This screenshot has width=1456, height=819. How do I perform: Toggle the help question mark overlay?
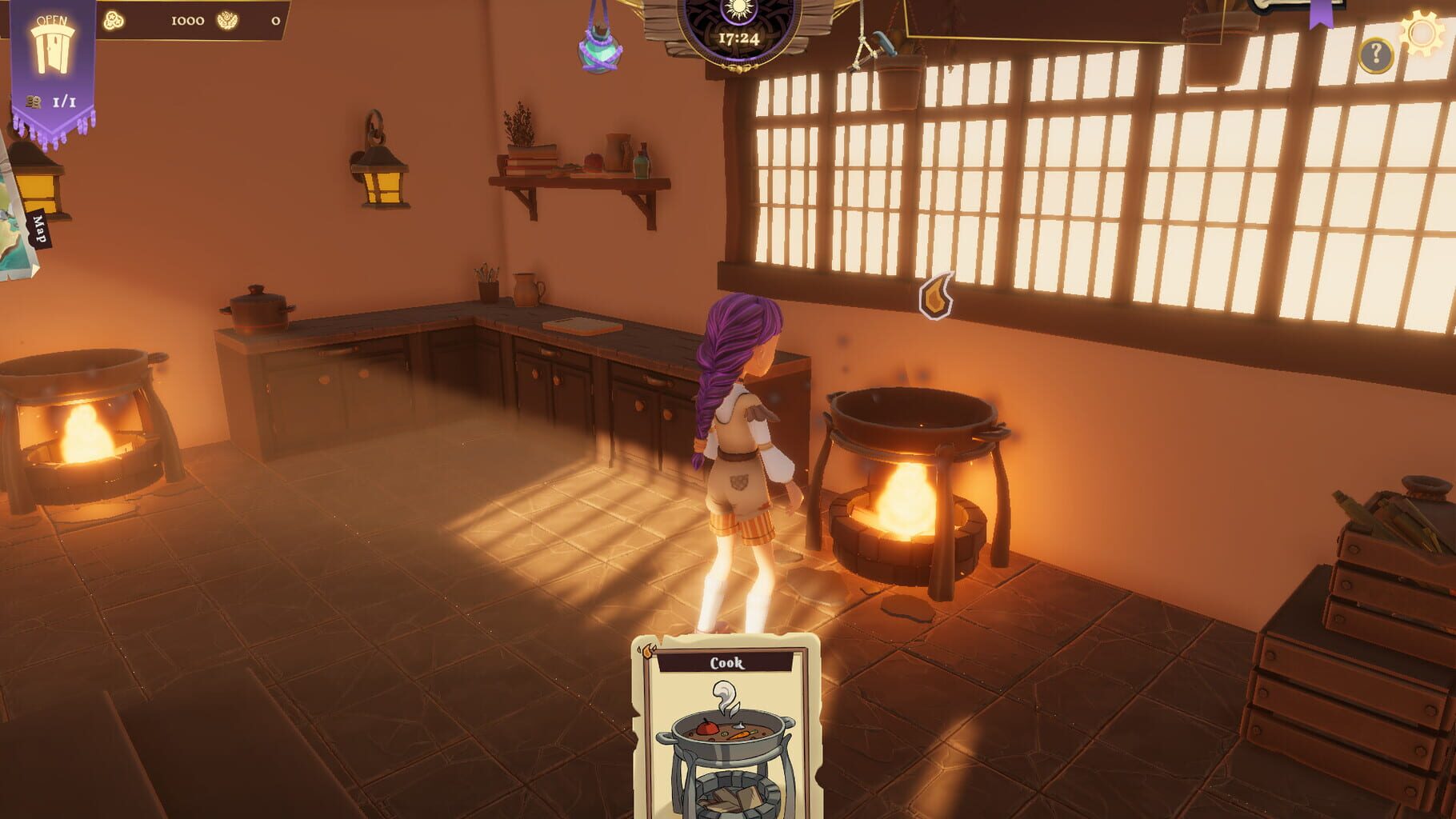tap(1375, 55)
